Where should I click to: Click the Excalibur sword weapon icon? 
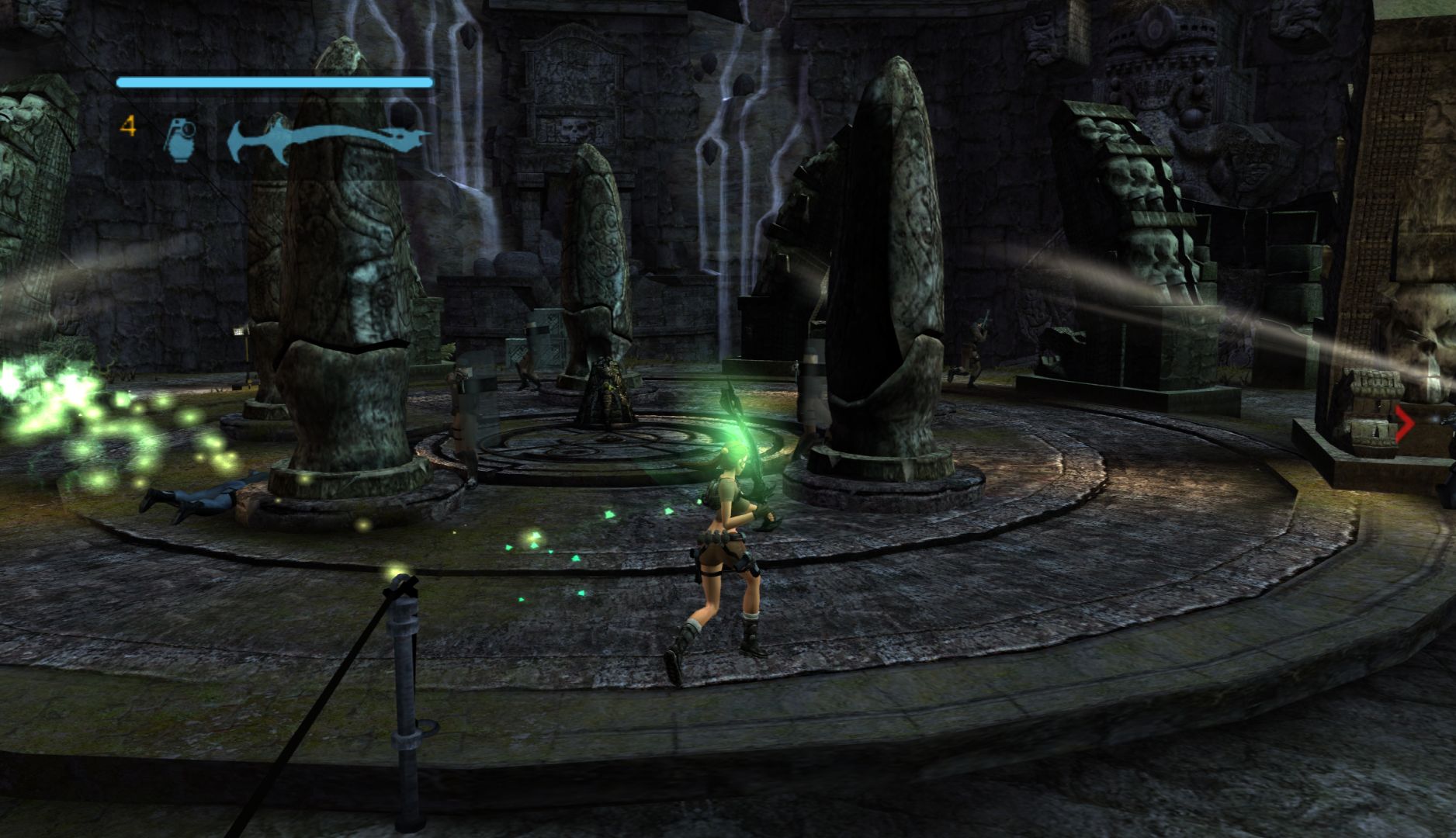coord(328,141)
